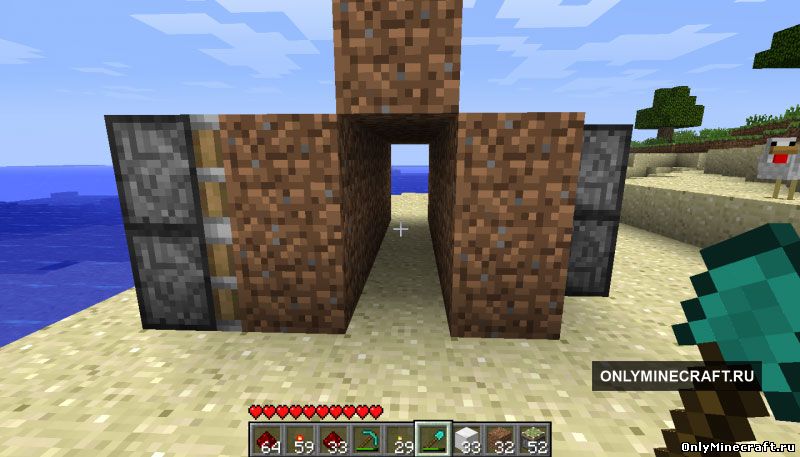Image resolution: width=800 pixels, height=457 pixels.
Task: Click the highlighted diamond shovel slot
Action: point(432,436)
